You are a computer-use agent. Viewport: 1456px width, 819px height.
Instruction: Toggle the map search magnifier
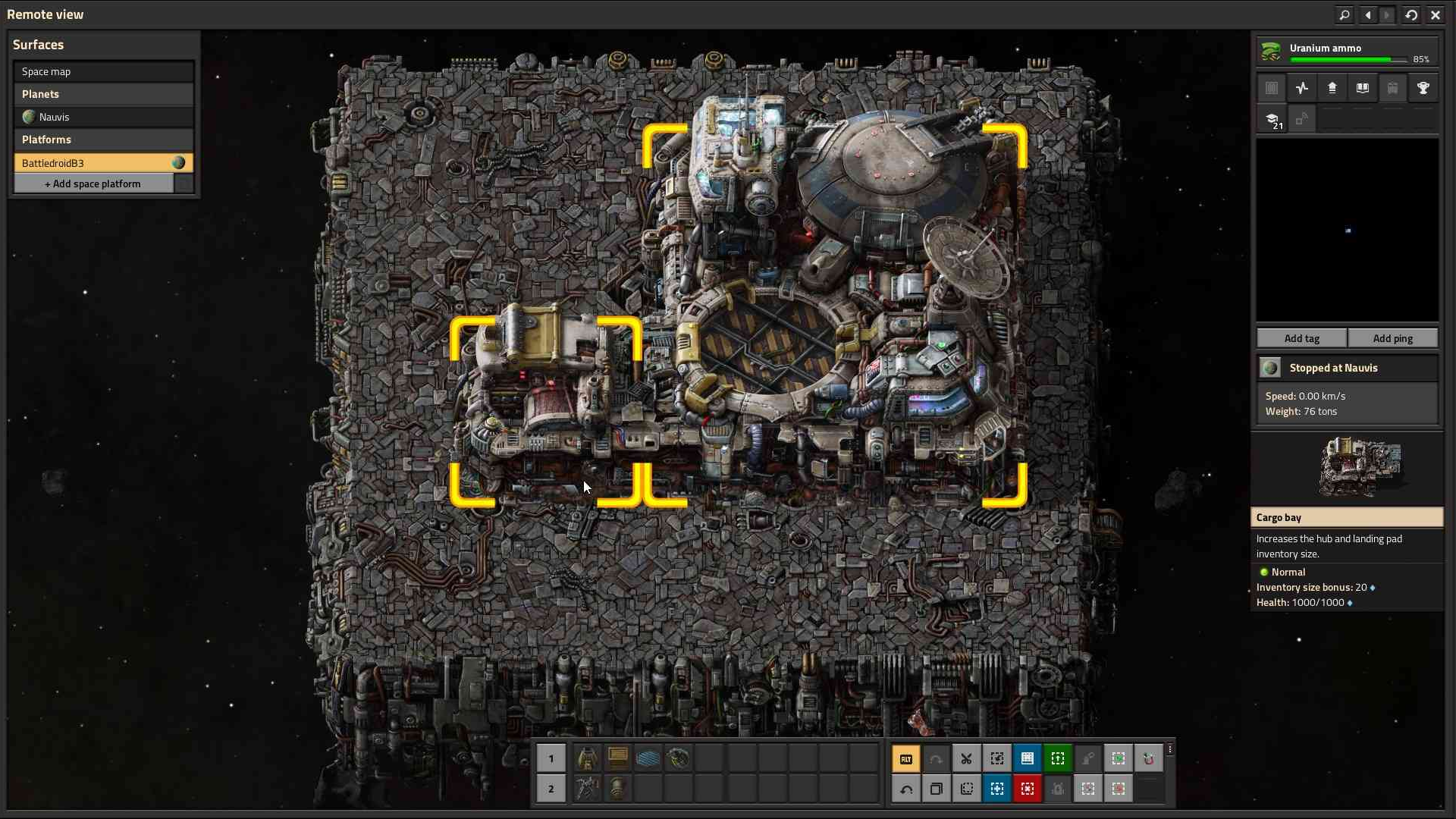pyautogui.click(x=1343, y=14)
